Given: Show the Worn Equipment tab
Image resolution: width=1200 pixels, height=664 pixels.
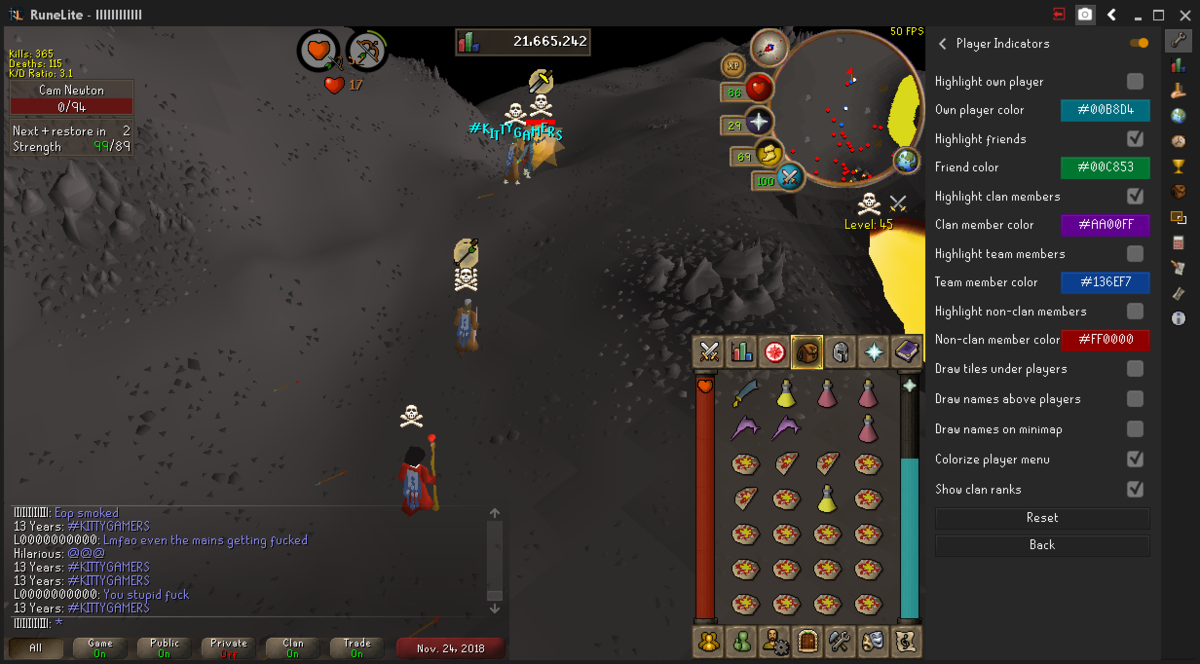Looking at the screenshot, I should pos(841,351).
